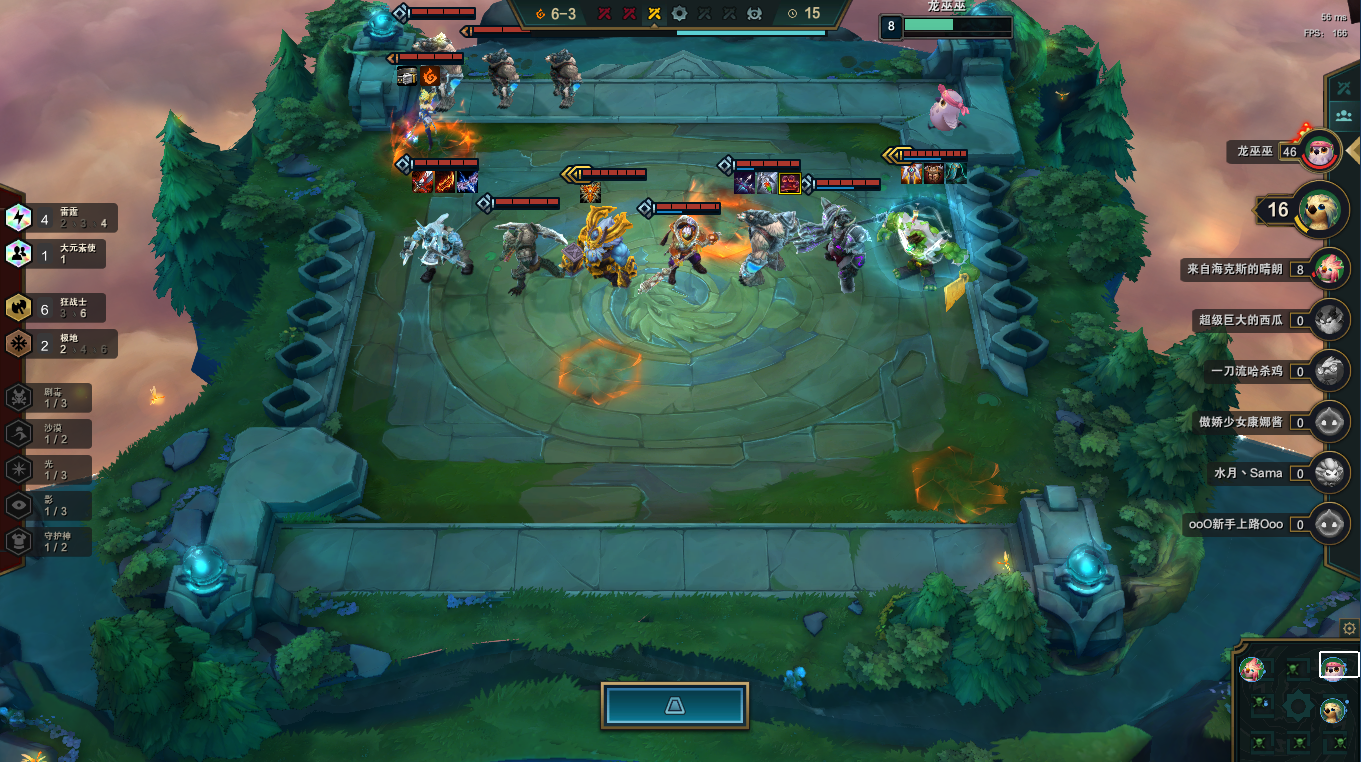Select the 影 eye trait
Viewport: 1361px width, 762px height.
50,505
